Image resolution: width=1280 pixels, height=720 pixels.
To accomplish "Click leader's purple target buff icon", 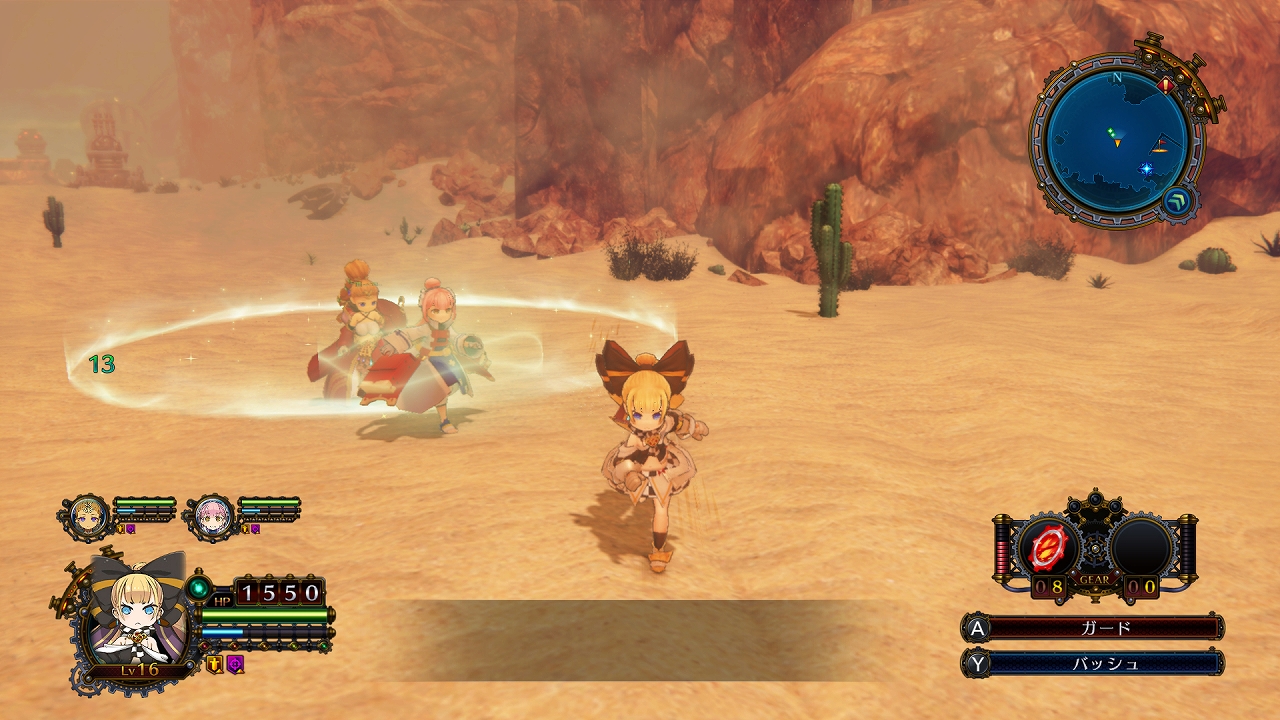I will 235,663.
